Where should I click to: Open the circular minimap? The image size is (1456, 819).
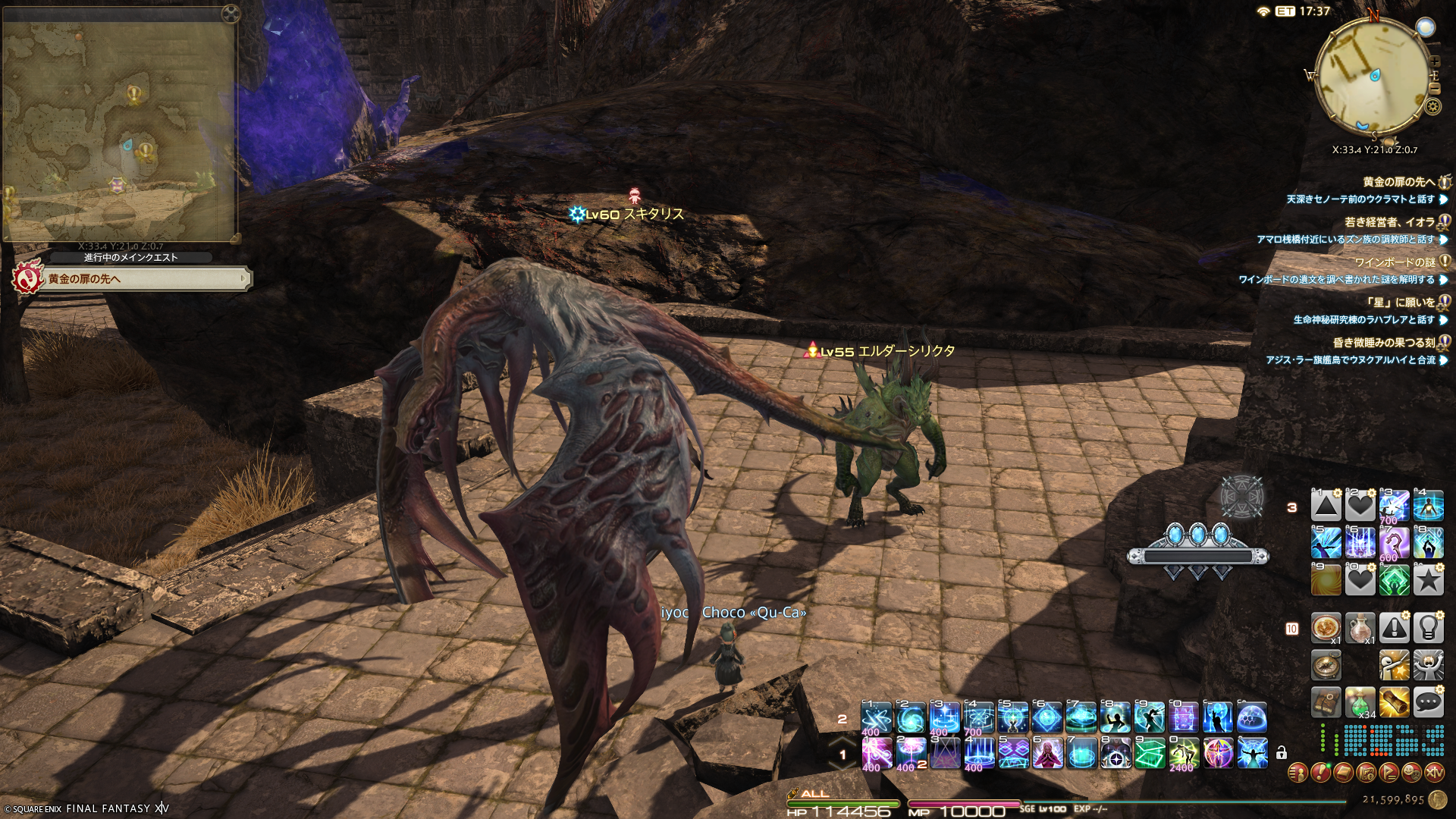[1371, 76]
